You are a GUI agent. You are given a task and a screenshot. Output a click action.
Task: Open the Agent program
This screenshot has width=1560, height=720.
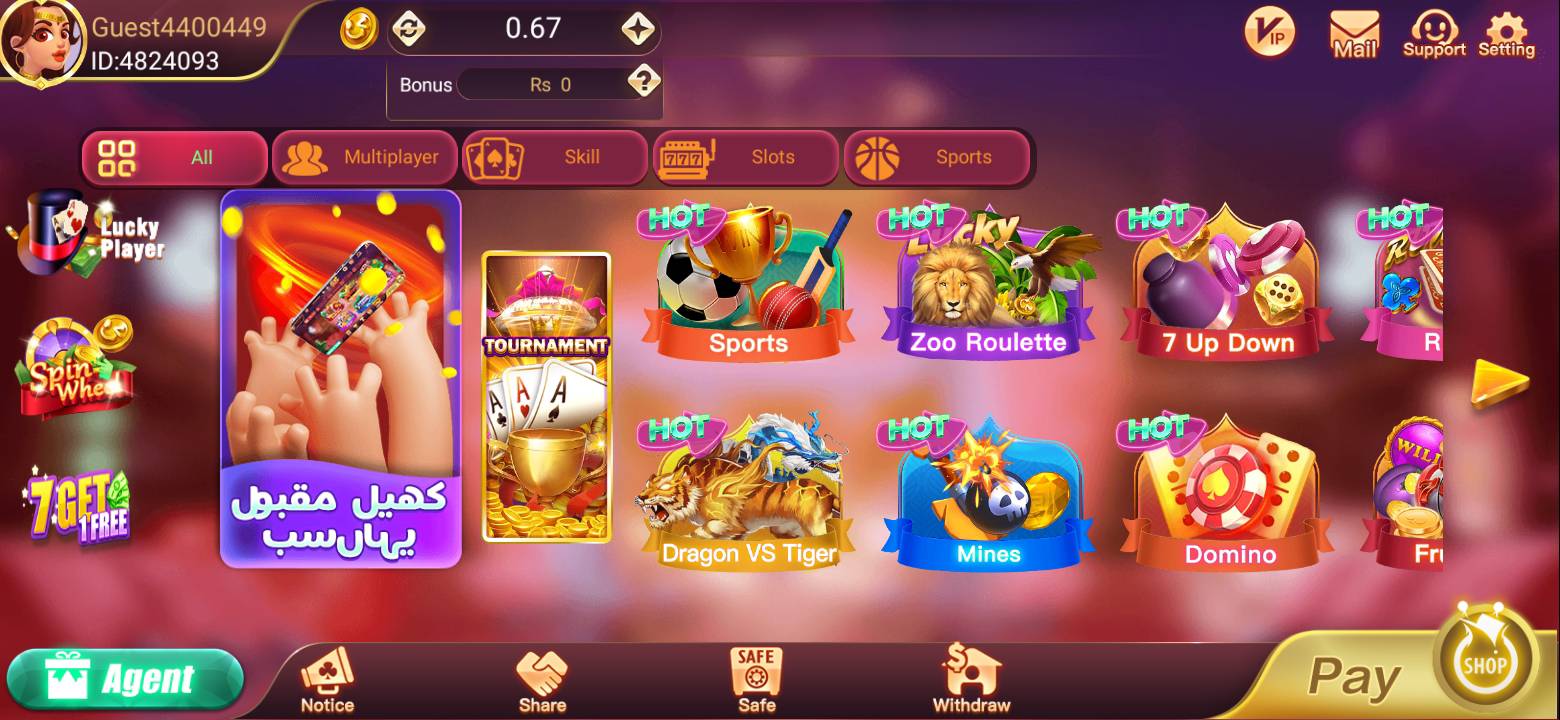[127, 677]
